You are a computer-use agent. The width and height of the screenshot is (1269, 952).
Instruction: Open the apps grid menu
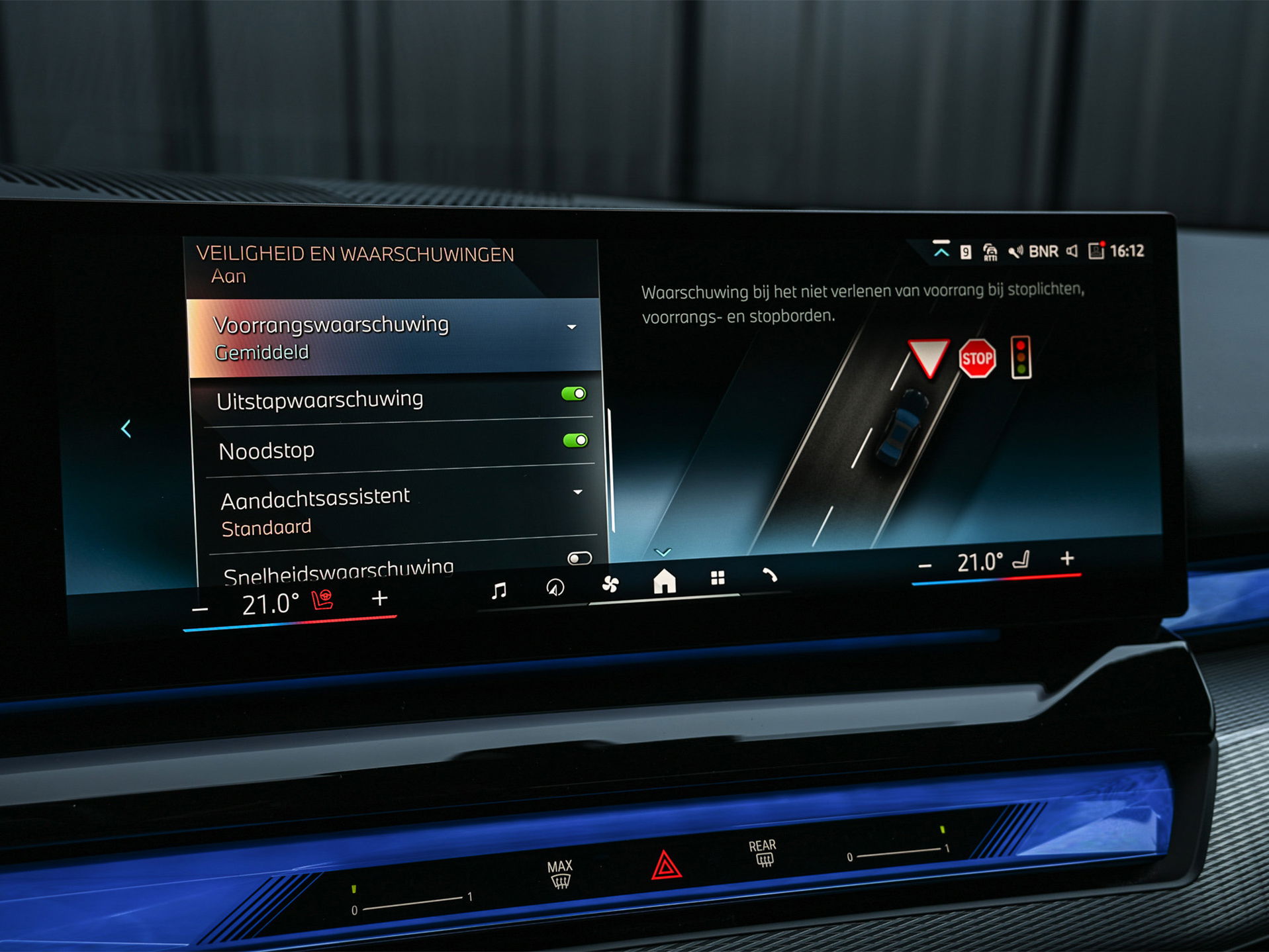click(x=718, y=578)
